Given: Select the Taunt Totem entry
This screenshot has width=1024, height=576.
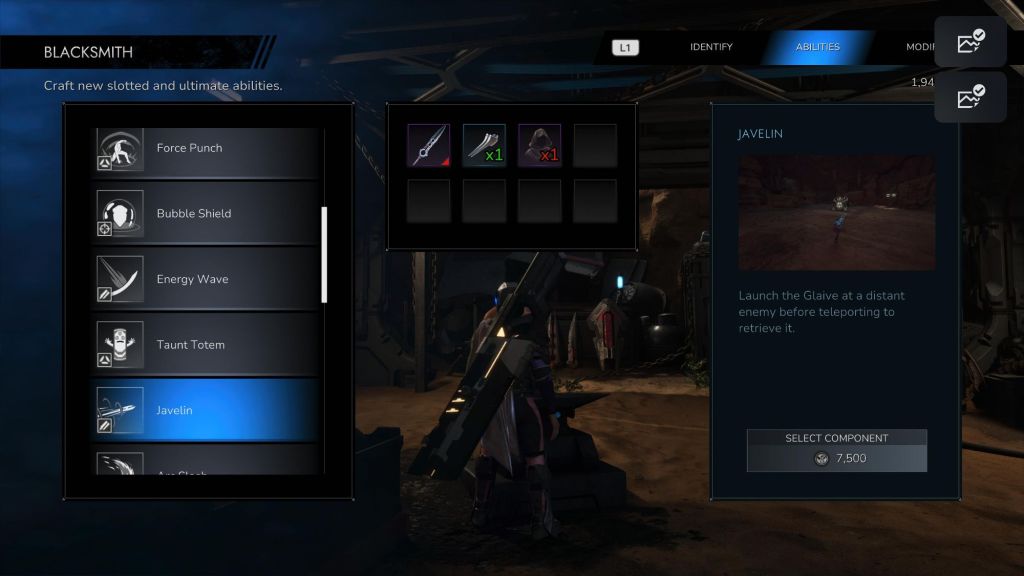Looking at the screenshot, I should click(x=205, y=345).
